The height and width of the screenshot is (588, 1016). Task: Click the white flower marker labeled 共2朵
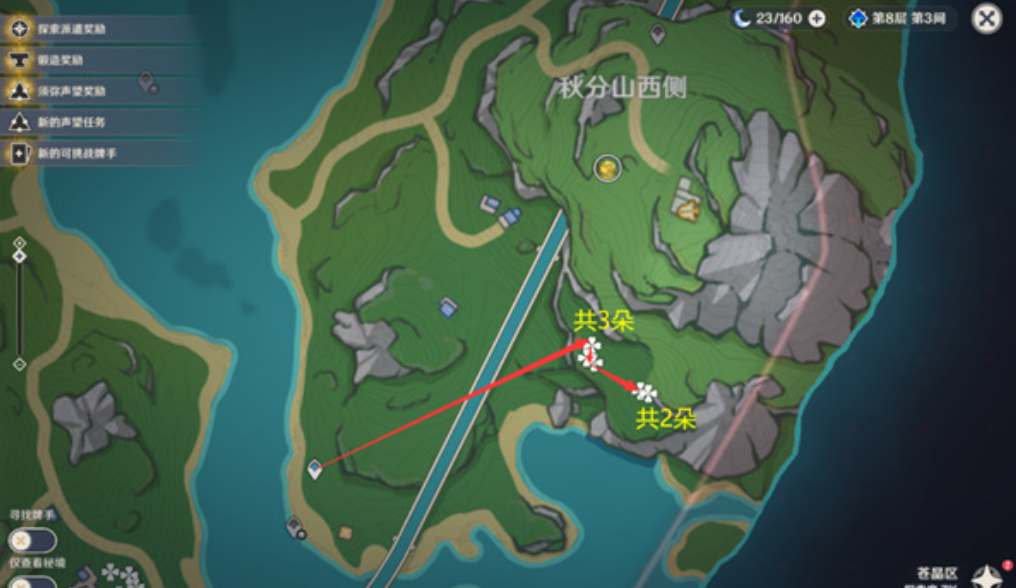[646, 392]
